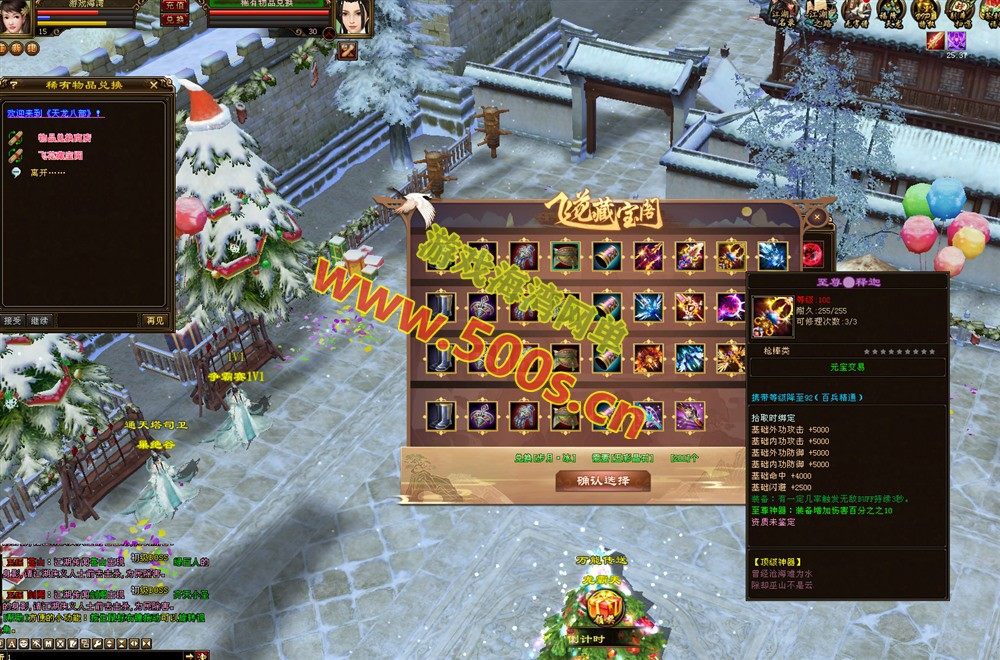Select the player portrait at top left

[15, 17]
